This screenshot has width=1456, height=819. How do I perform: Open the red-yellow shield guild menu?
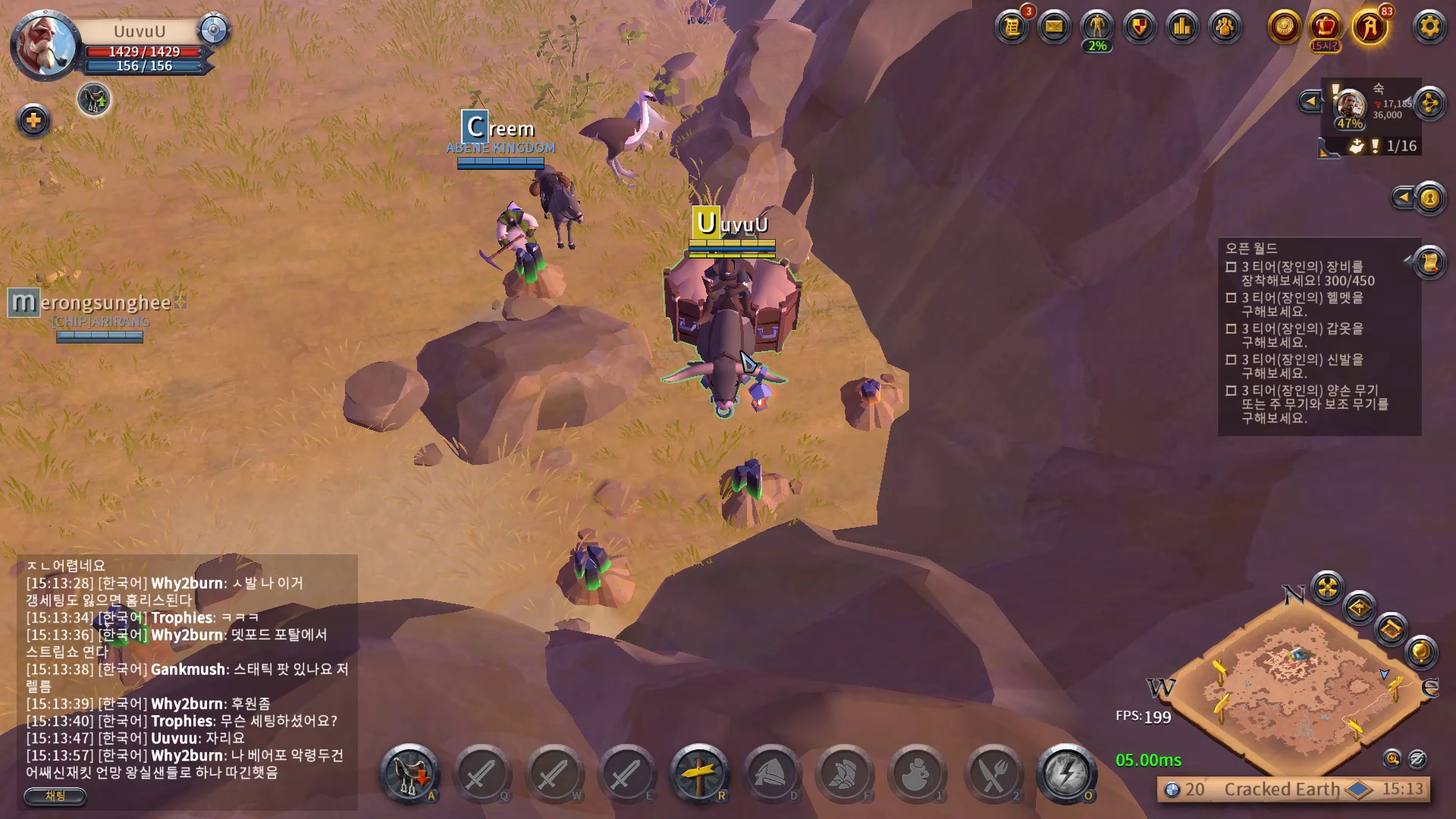click(x=1140, y=27)
